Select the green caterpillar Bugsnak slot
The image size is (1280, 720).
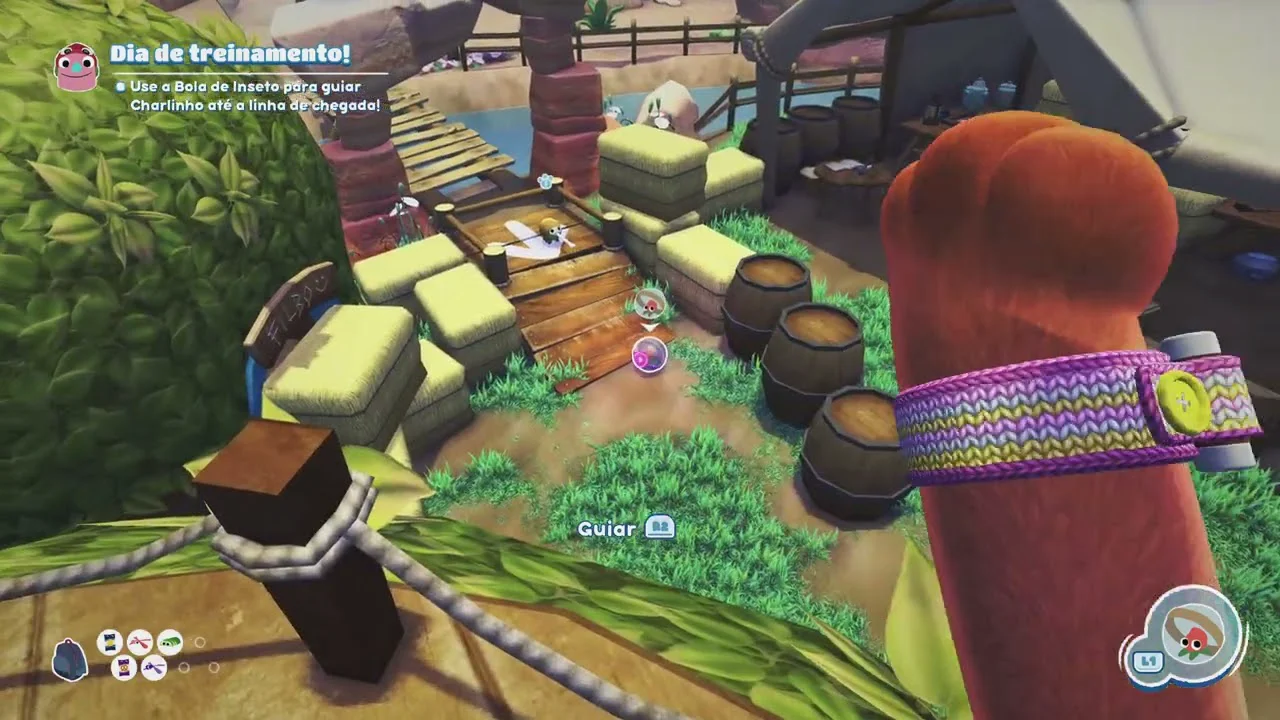(x=170, y=641)
